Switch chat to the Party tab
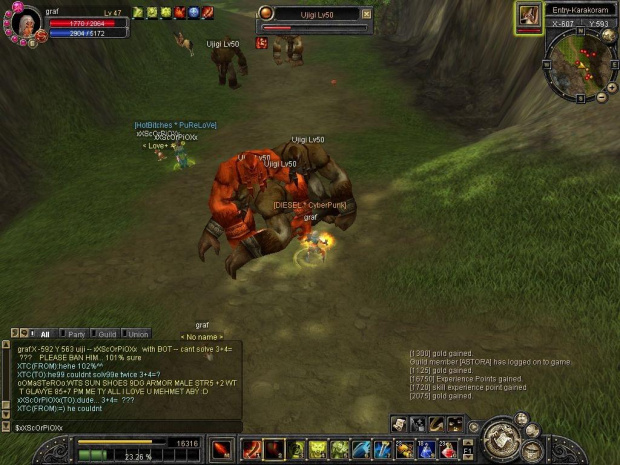Image resolution: width=620 pixels, height=465 pixels. 73,334
